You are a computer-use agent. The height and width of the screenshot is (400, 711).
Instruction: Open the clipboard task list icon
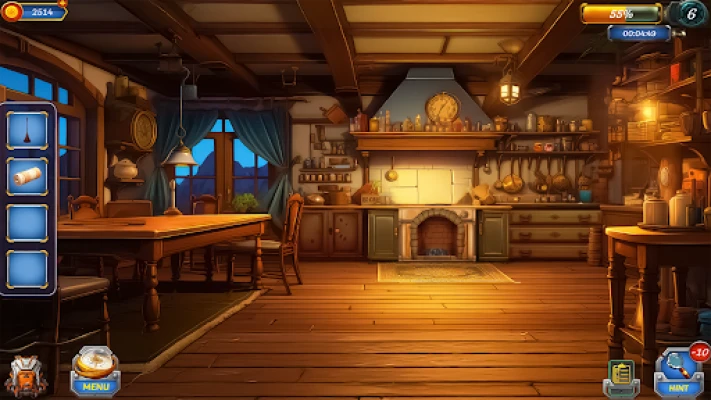click(x=620, y=376)
